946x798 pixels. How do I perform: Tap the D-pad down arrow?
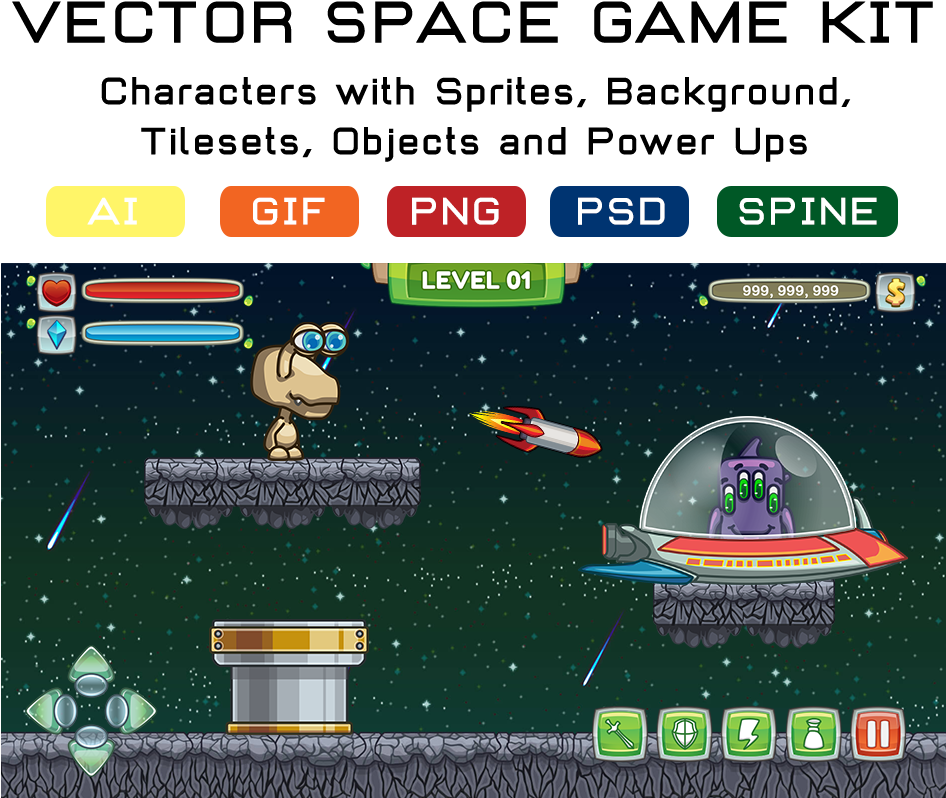91,755
